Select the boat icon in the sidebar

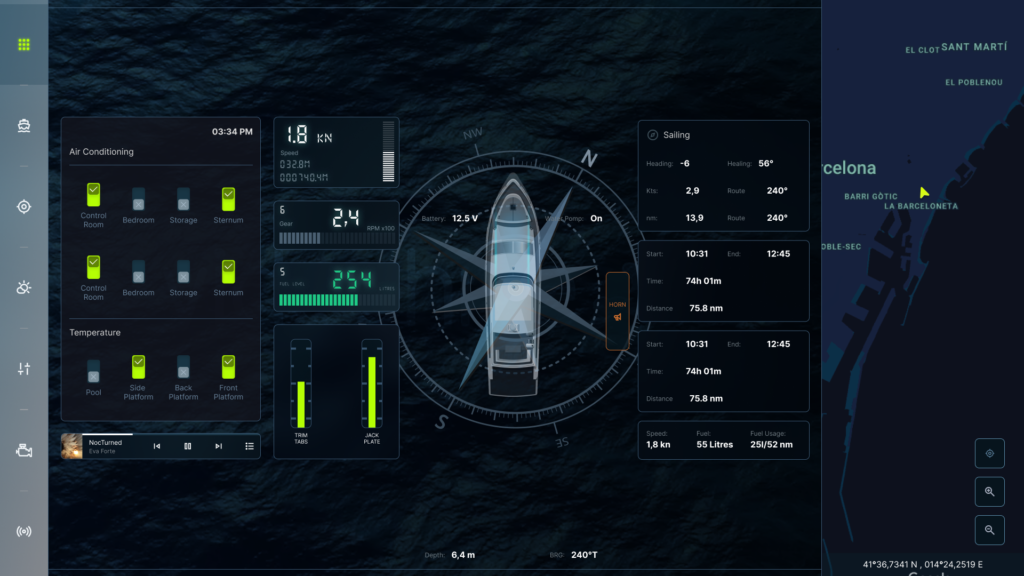pyautogui.click(x=24, y=126)
